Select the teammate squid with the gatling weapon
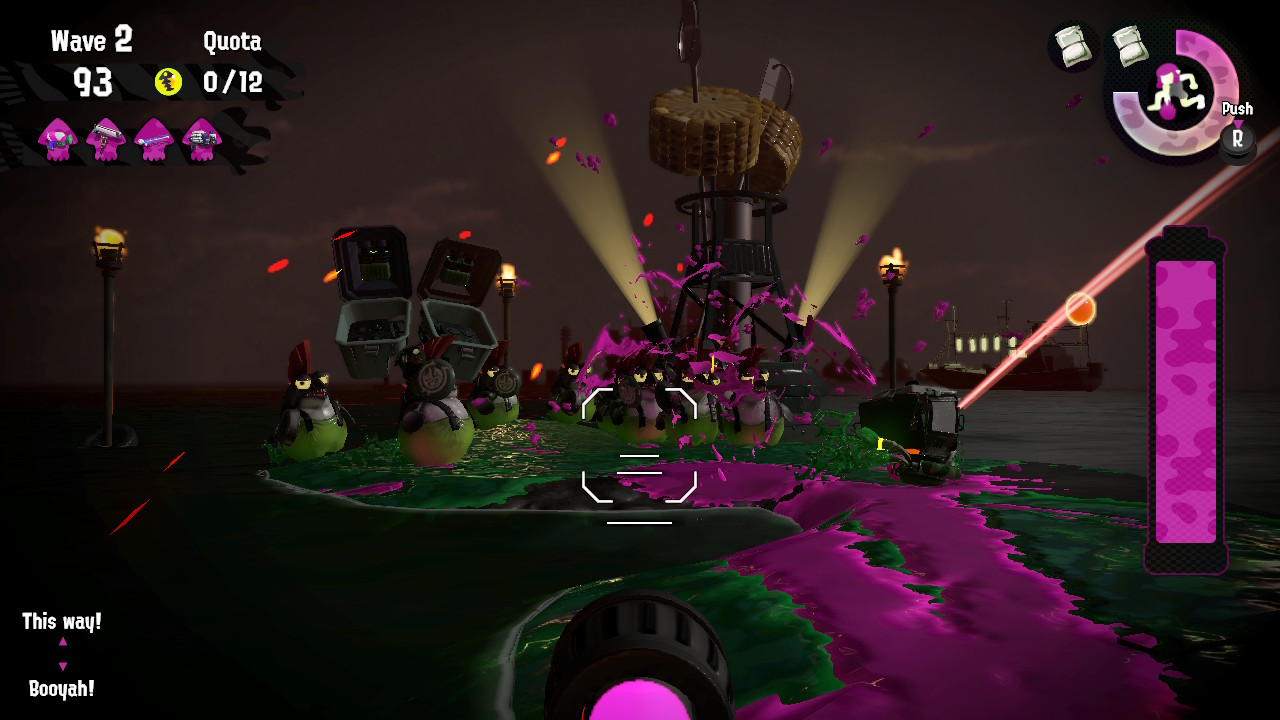This screenshot has width=1280, height=720. click(x=202, y=138)
